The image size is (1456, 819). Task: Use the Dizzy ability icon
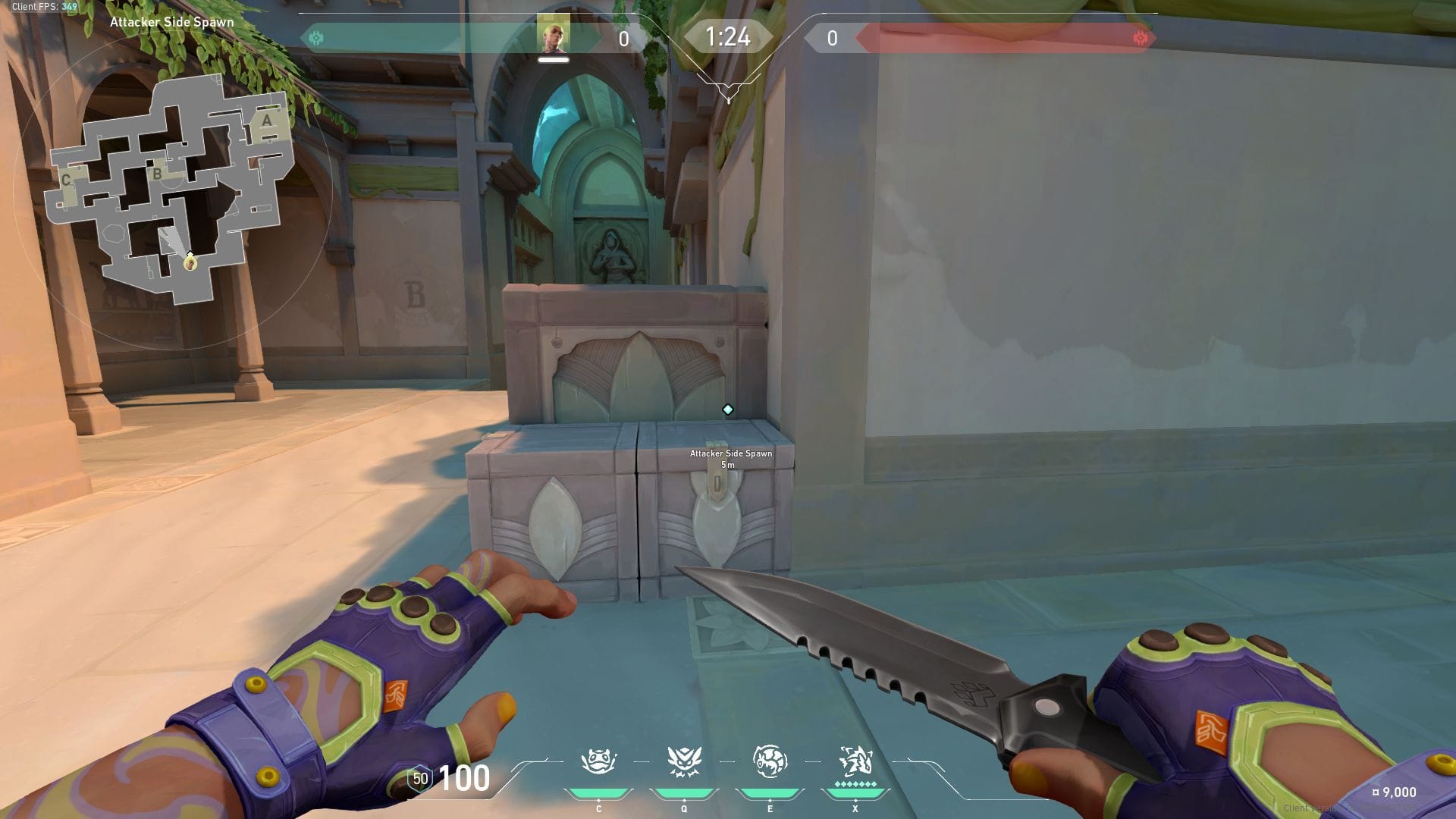pyautogui.click(x=769, y=761)
